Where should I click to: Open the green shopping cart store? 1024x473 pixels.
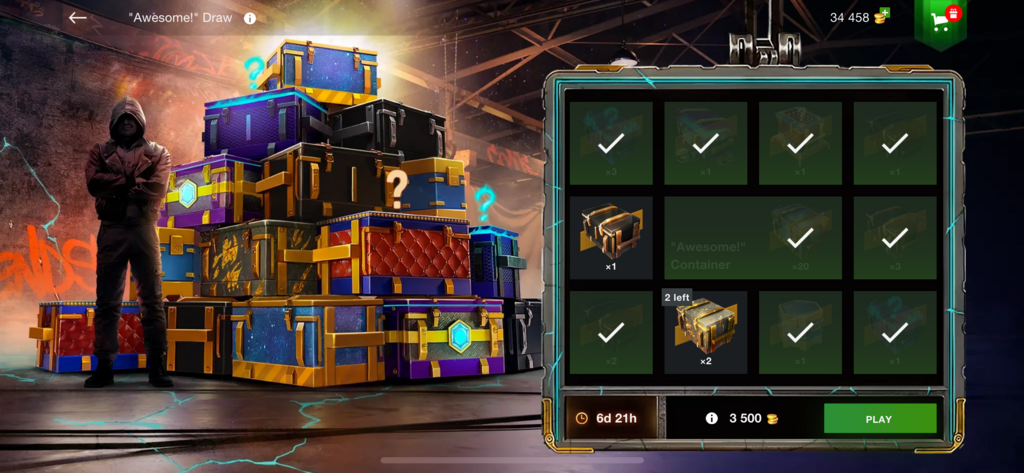point(941,18)
